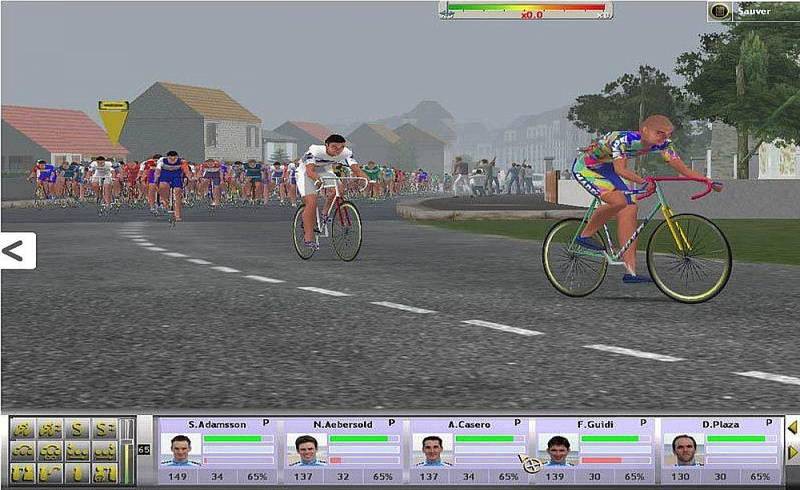Show next riders with the right yellow arrow
This screenshot has height=490, width=800.
[792, 453]
